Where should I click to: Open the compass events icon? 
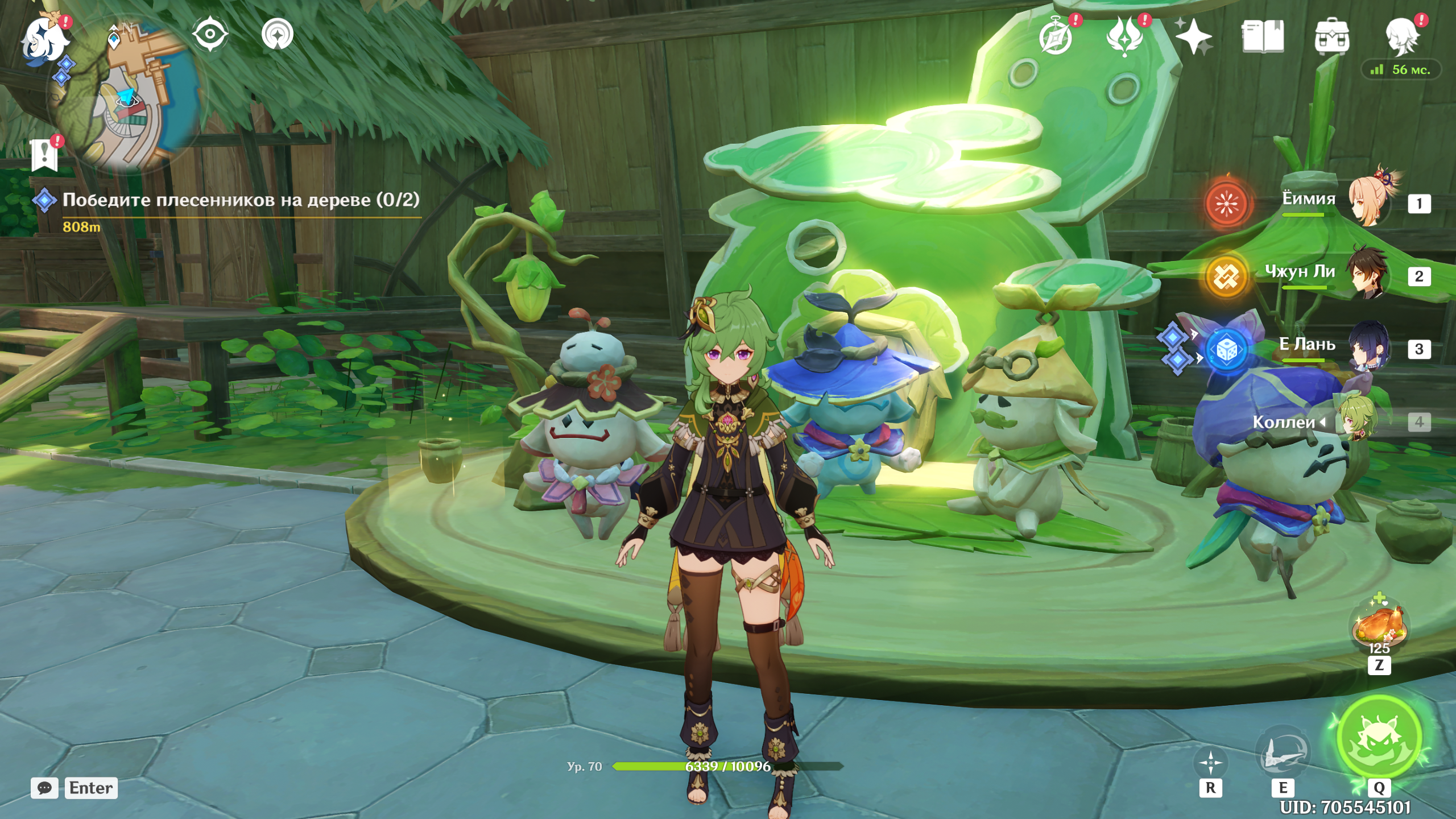point(1056,37)
